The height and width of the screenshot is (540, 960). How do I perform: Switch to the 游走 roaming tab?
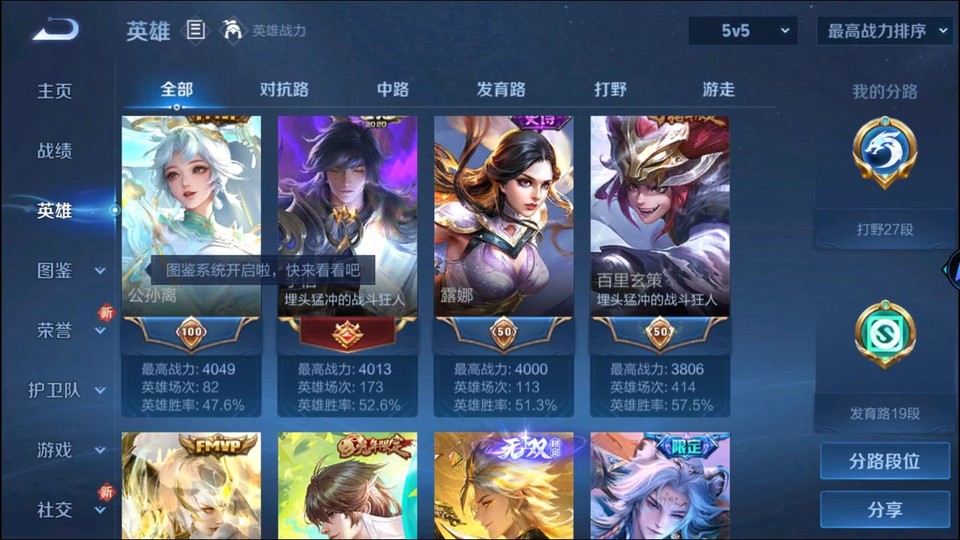718,89
